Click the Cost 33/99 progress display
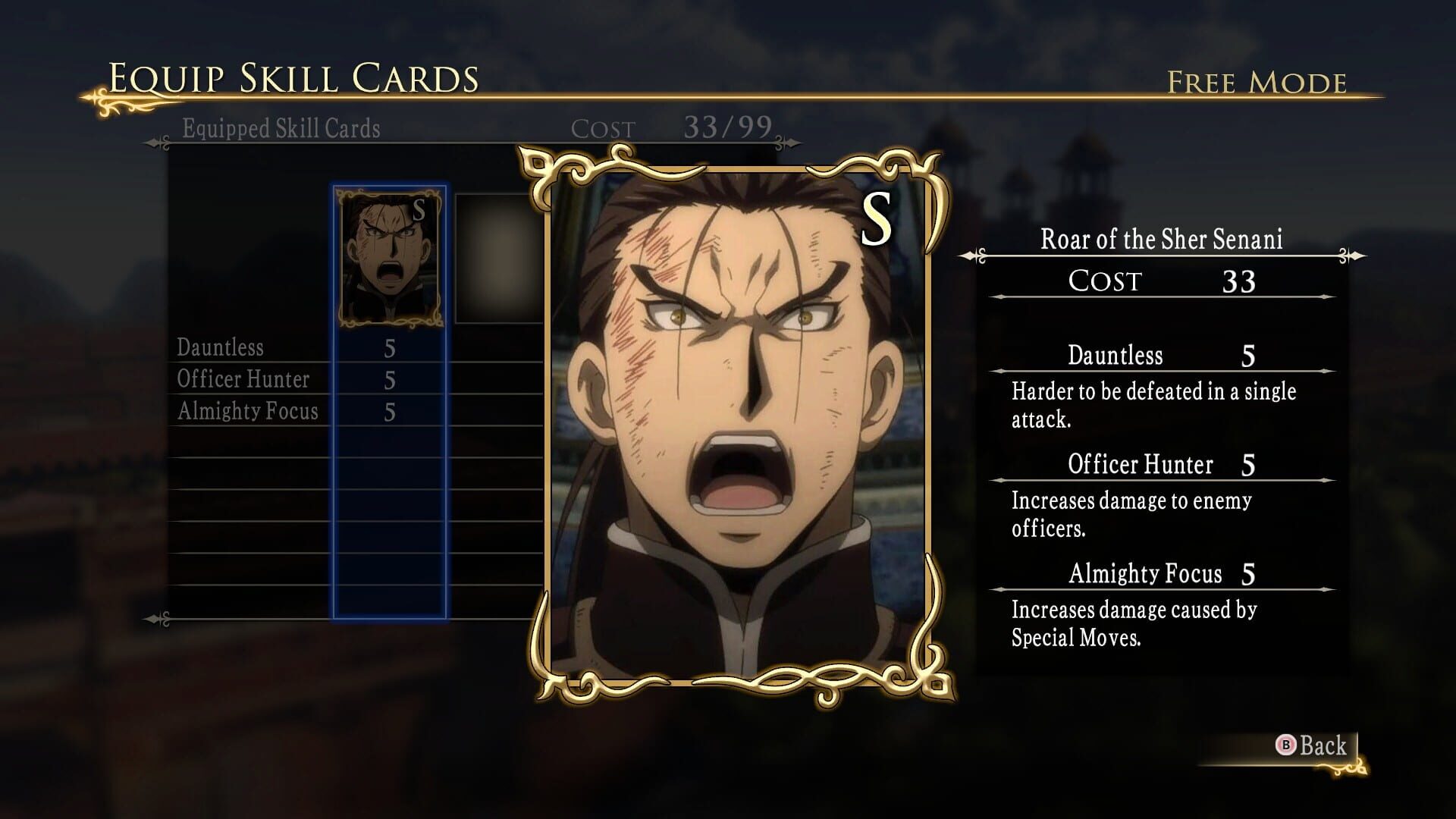Image resolution: width=1456 pixels, height=819 pixels. point(673,127)
